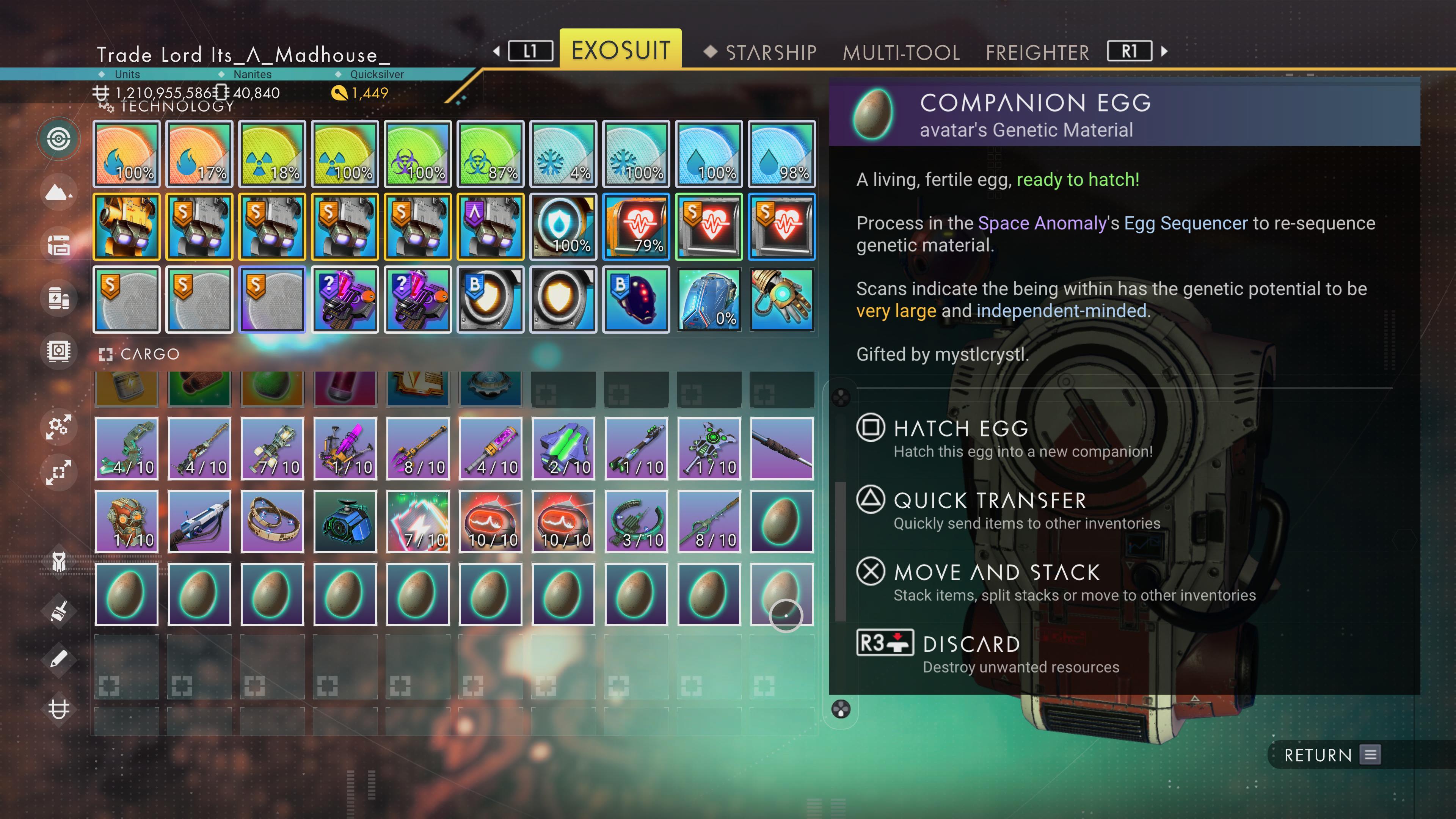This screenshot has height=819, width=1456.
Task: Pick the green starship cargo item 2/10
Action: [x=563, y=449]
